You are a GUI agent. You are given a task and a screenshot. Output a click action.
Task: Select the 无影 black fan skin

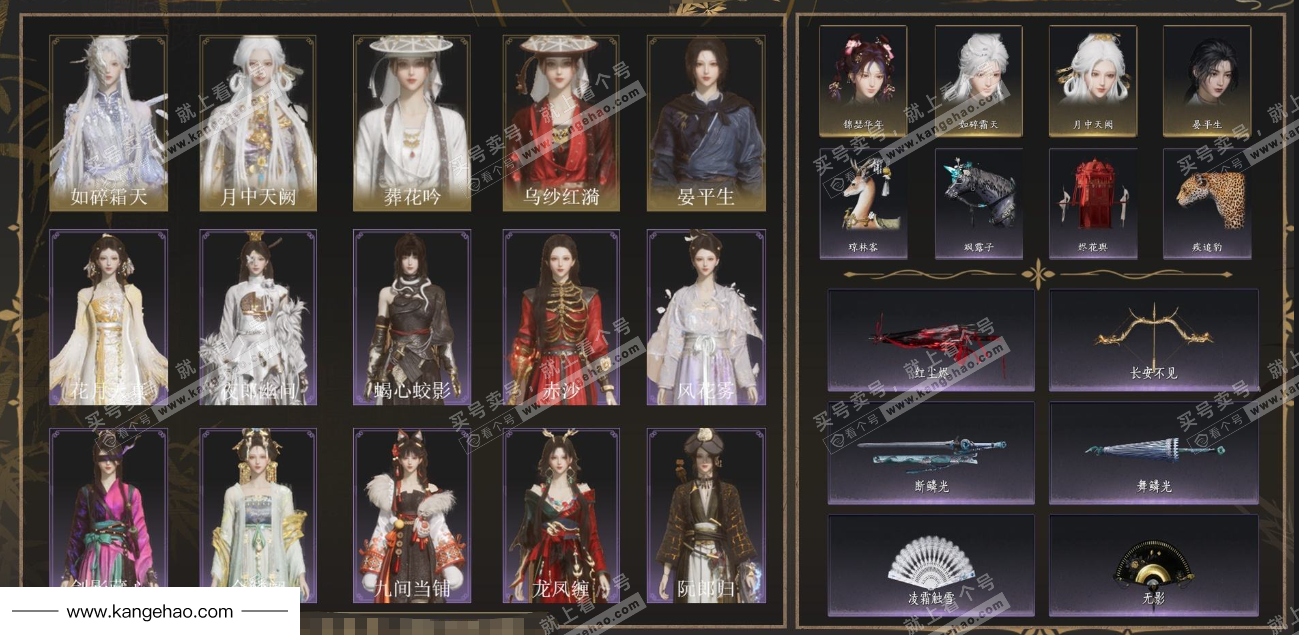tap(1153, 565)
